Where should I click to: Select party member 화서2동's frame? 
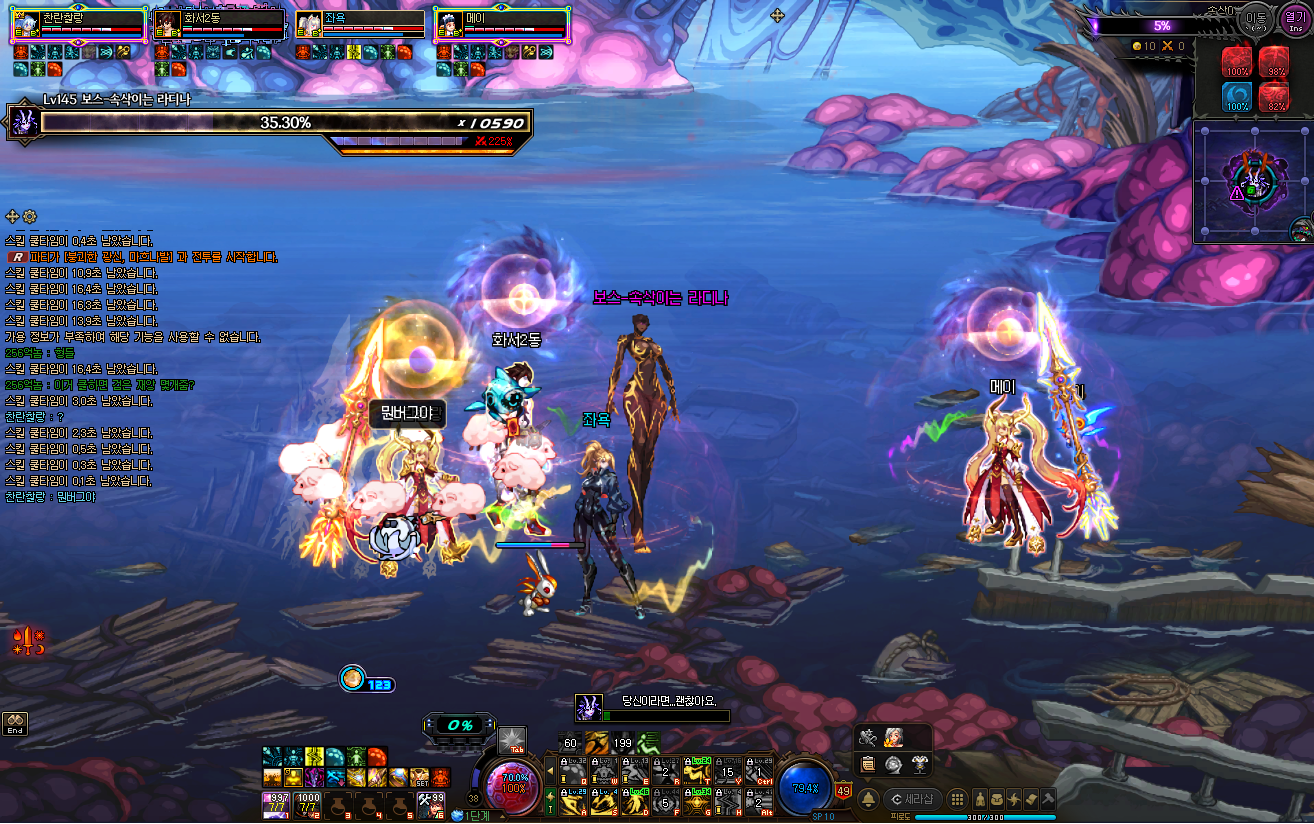[220, 25]
